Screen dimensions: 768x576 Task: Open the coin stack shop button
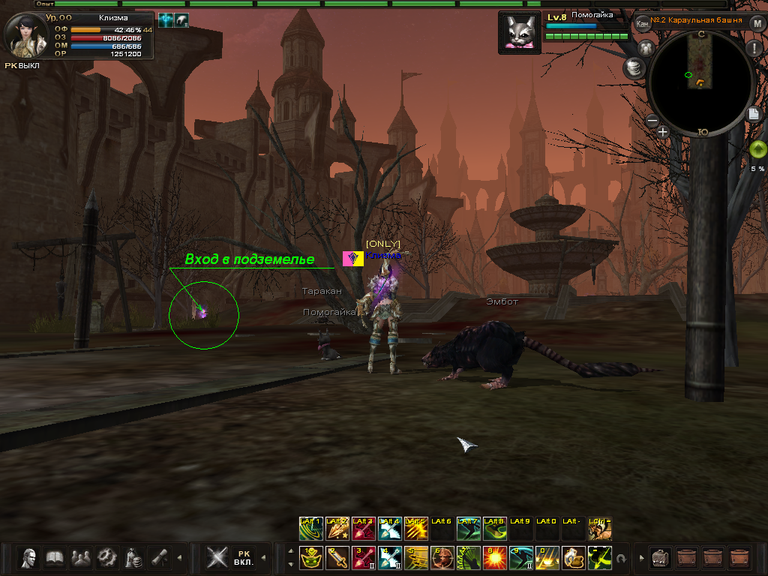coord(633,67)
